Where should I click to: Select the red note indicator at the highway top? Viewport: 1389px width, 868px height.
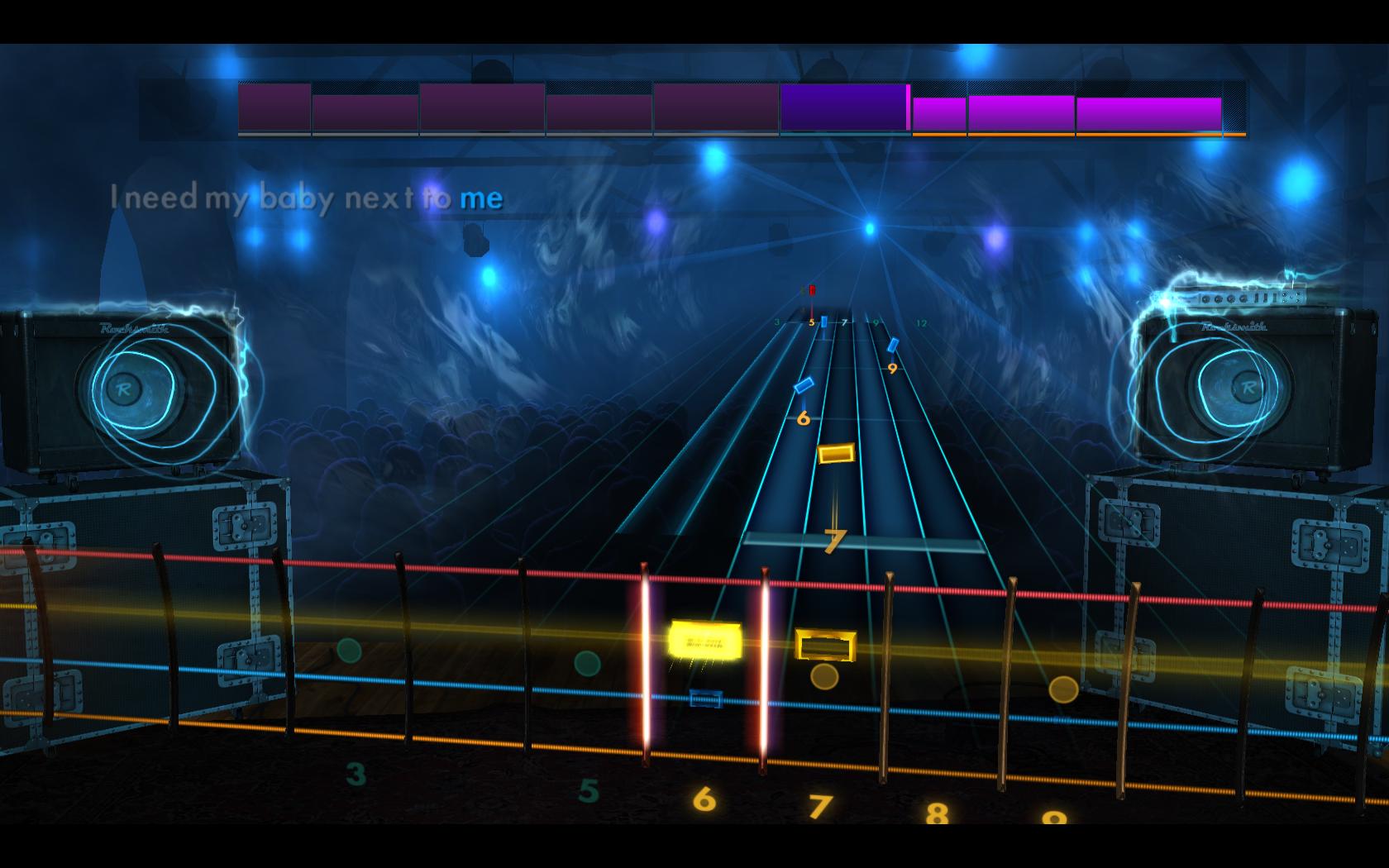813,289
